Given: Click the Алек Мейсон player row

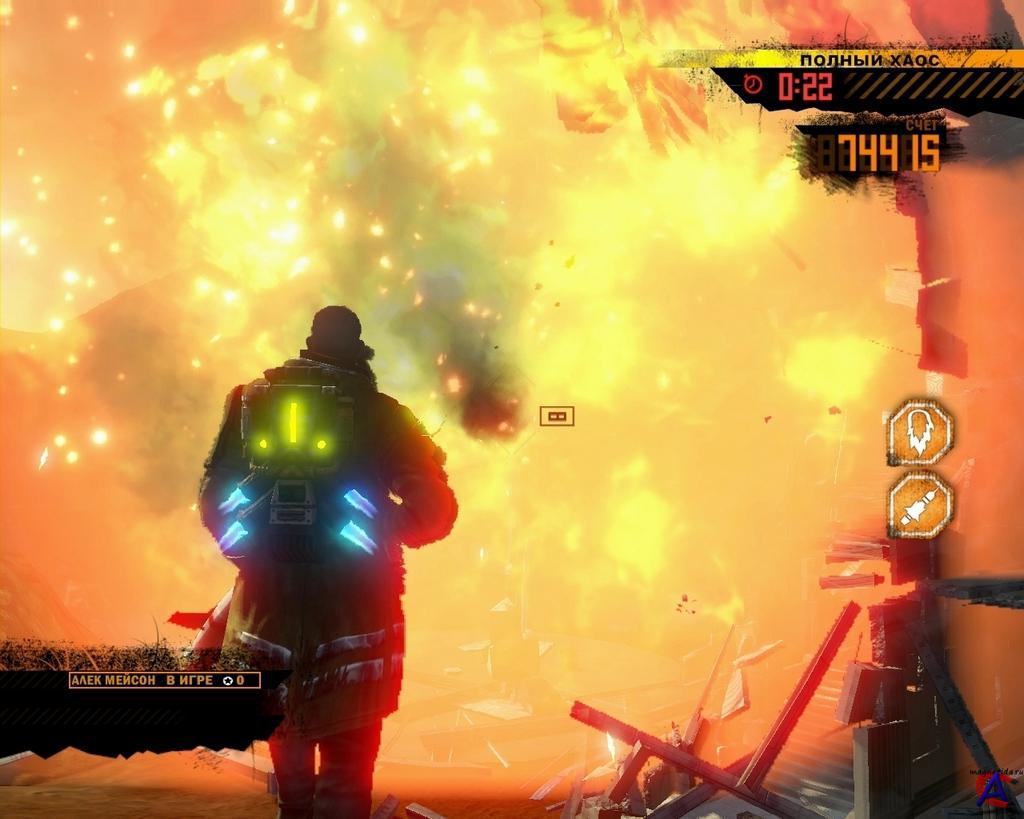Looking at the screenshot, I should pos(164,680).
